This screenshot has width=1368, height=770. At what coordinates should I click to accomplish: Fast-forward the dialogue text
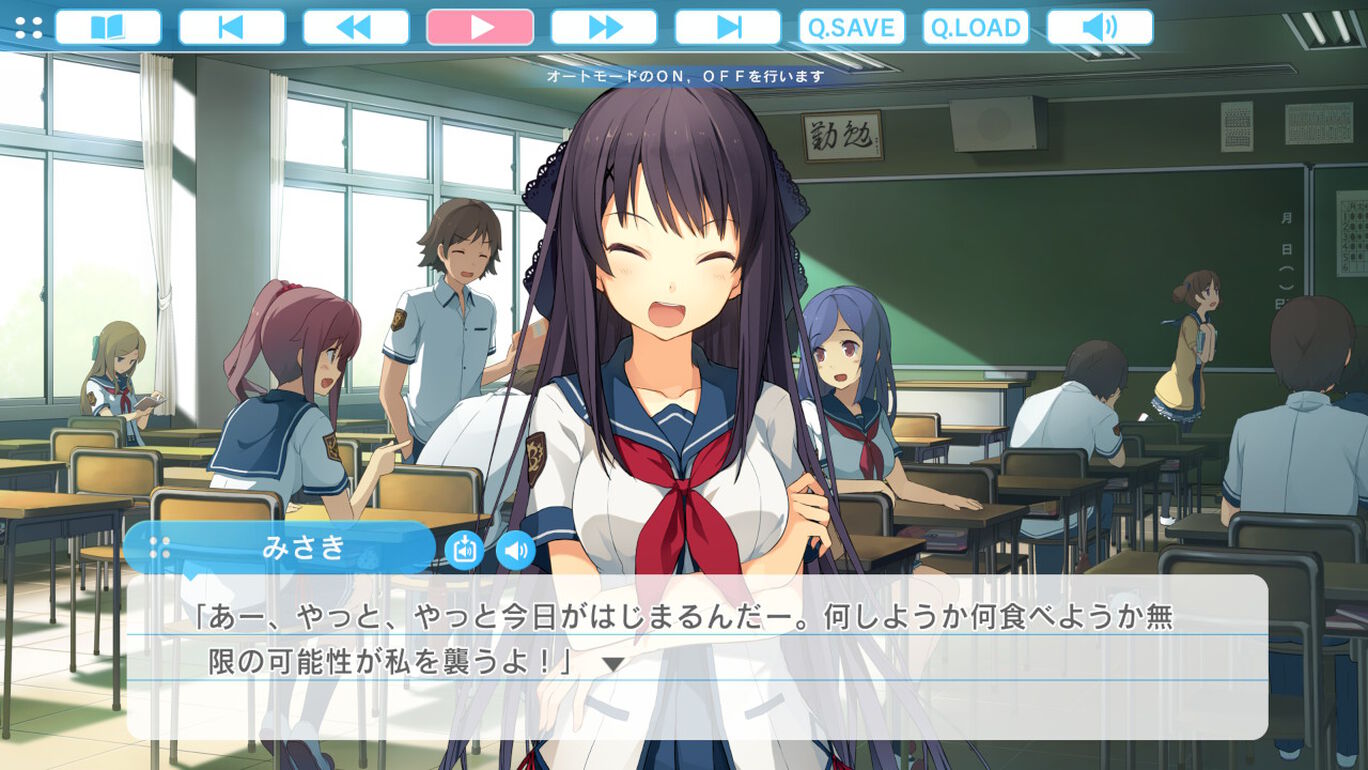(603, 27)
